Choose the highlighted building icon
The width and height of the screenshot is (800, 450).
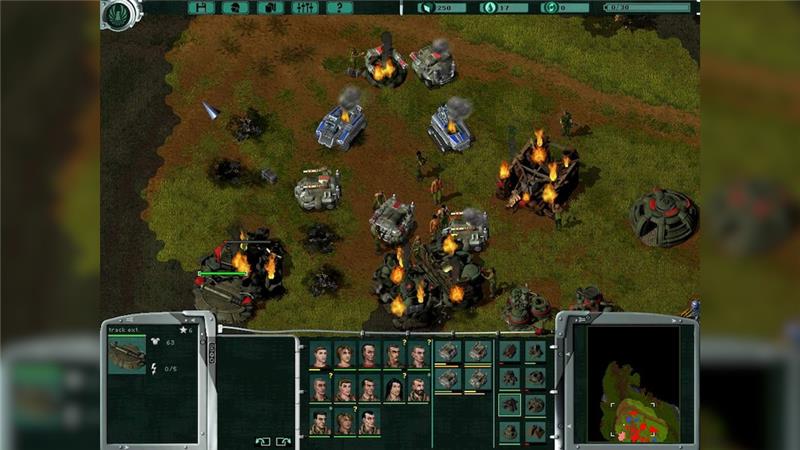pyautogui.click(x=510, y=404)
